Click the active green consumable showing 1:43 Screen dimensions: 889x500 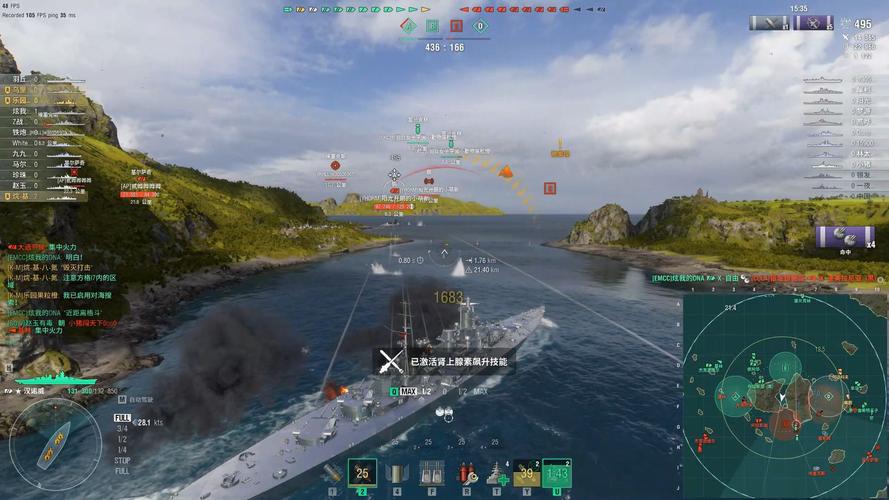(558, 473)
